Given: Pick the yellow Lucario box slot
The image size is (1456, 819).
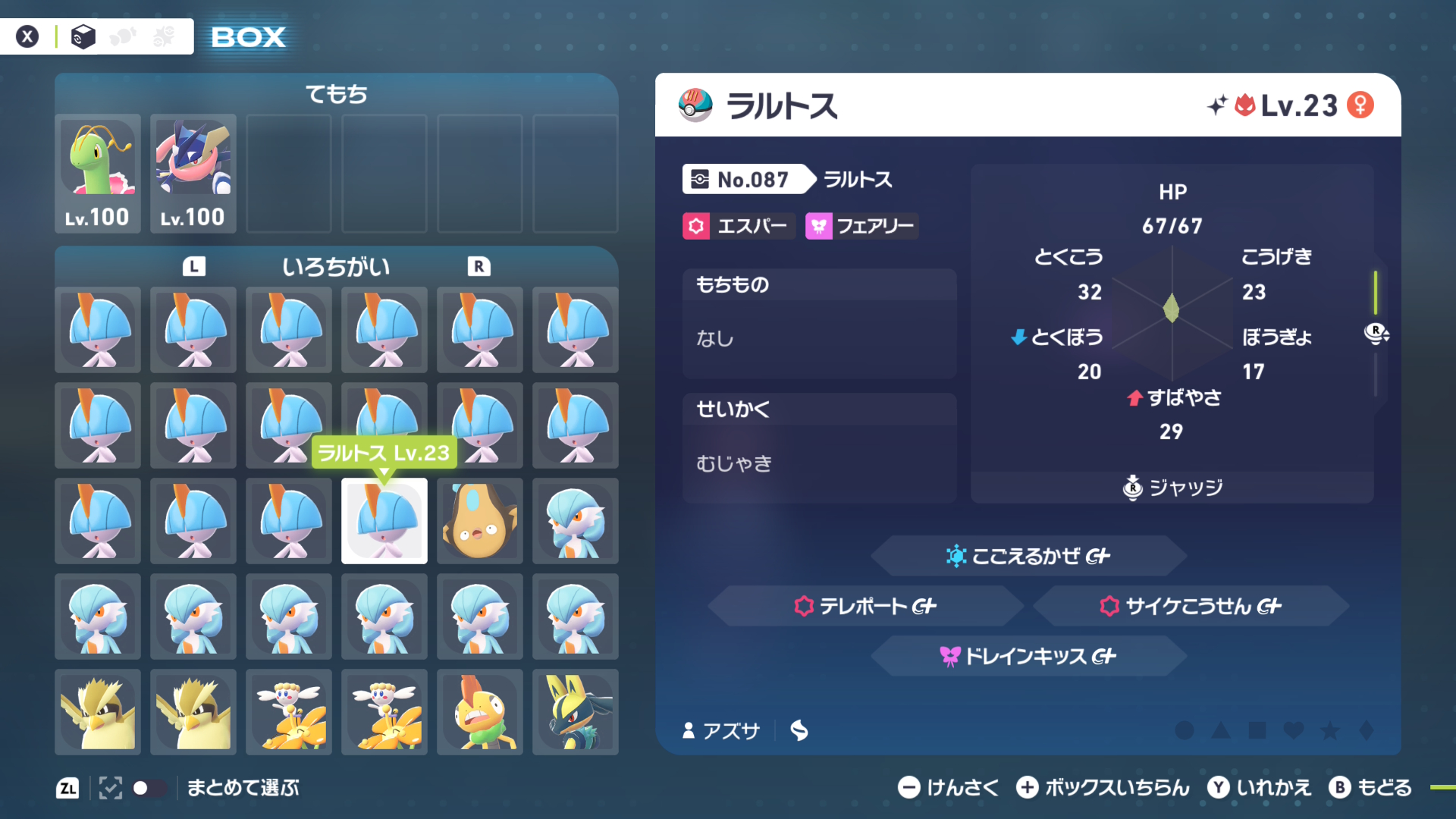Looking at the screenshot, I should (x=576, y=712).
